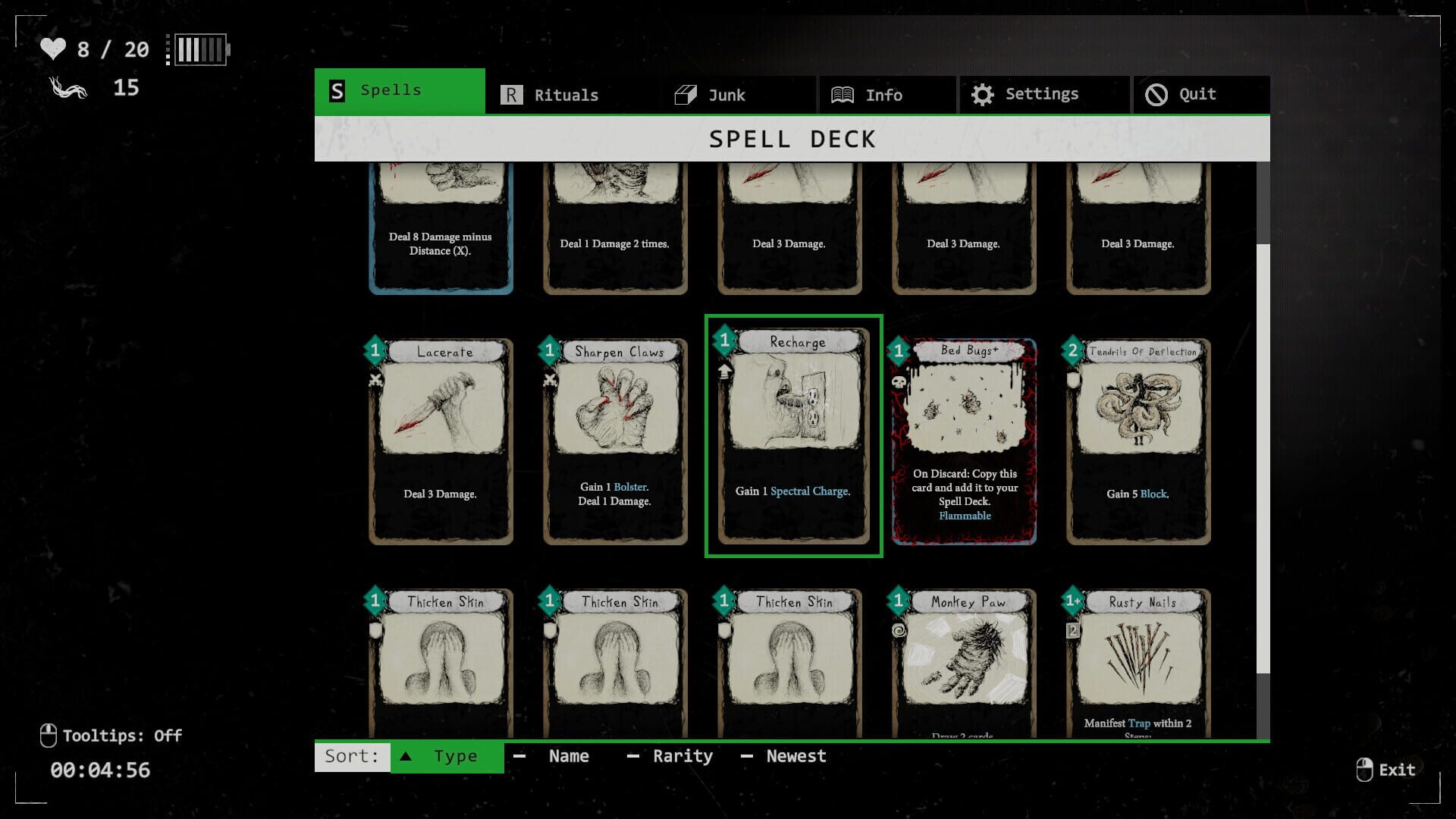1456x819 pixels.
Task: Click the box icon beside Junk
Action: click(685, 94)
